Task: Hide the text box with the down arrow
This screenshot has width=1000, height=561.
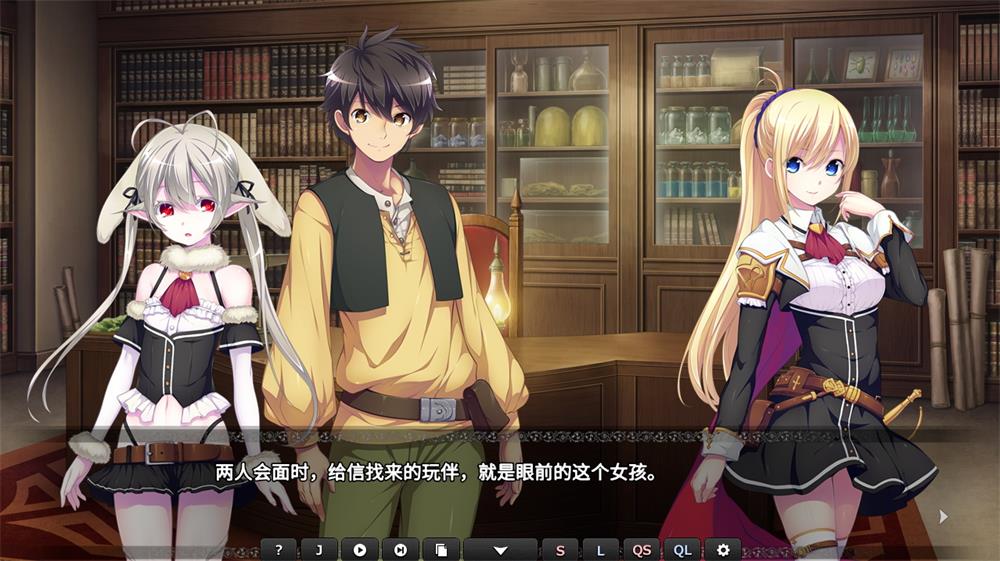Action: point(500,549)
